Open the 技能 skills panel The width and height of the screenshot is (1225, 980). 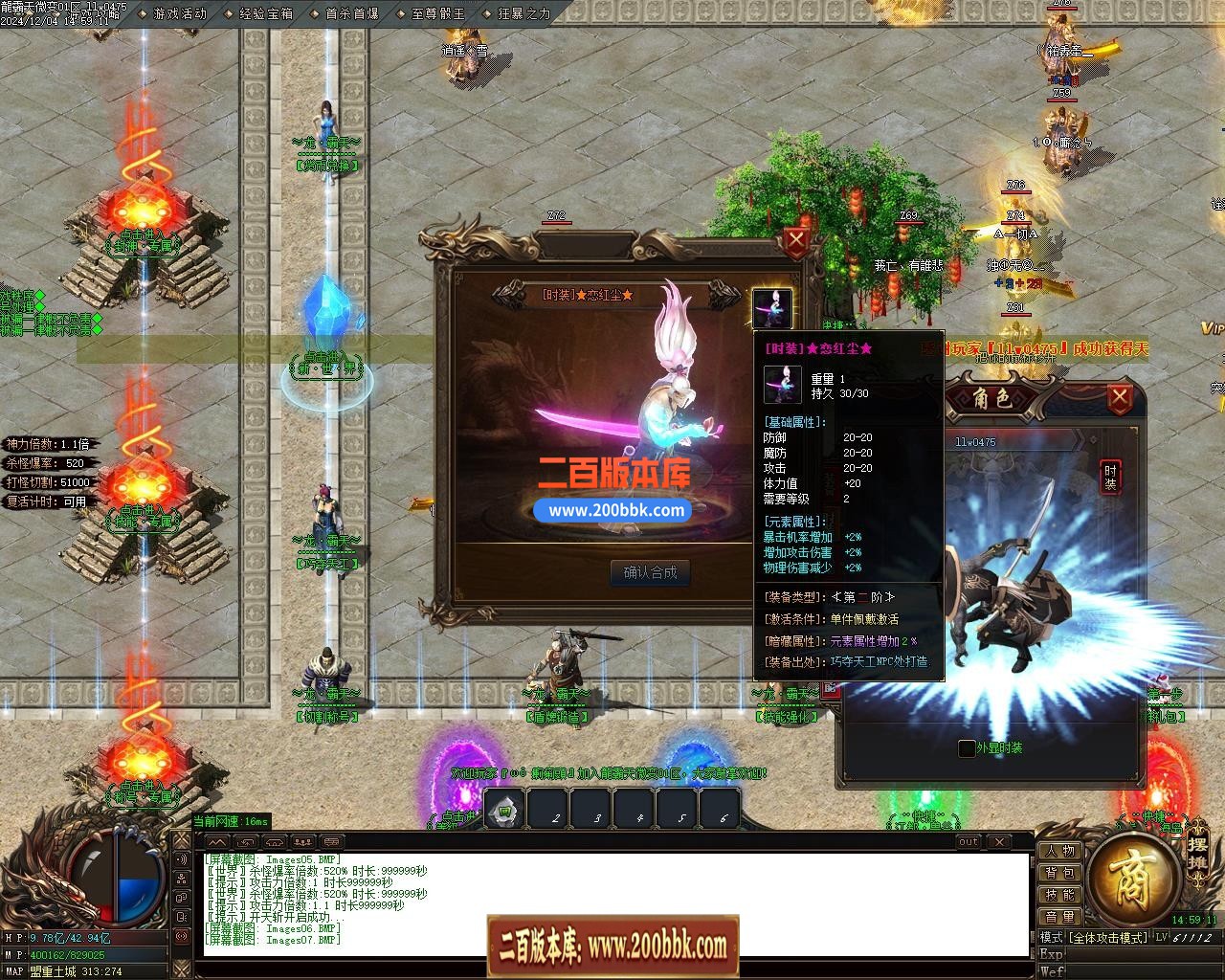1059,895
